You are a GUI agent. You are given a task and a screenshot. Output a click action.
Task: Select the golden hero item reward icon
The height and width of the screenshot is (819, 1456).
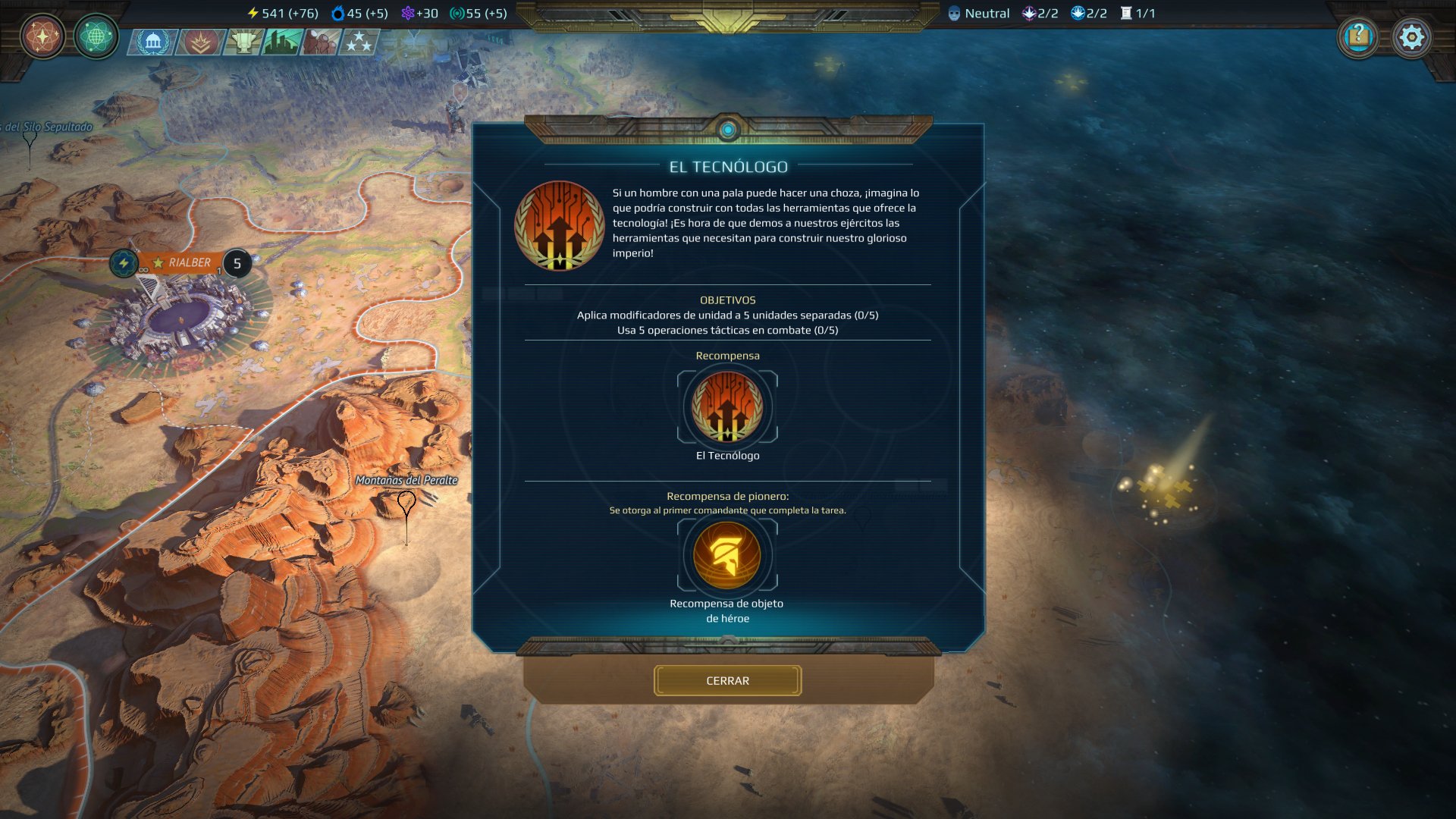pos(727,554)
